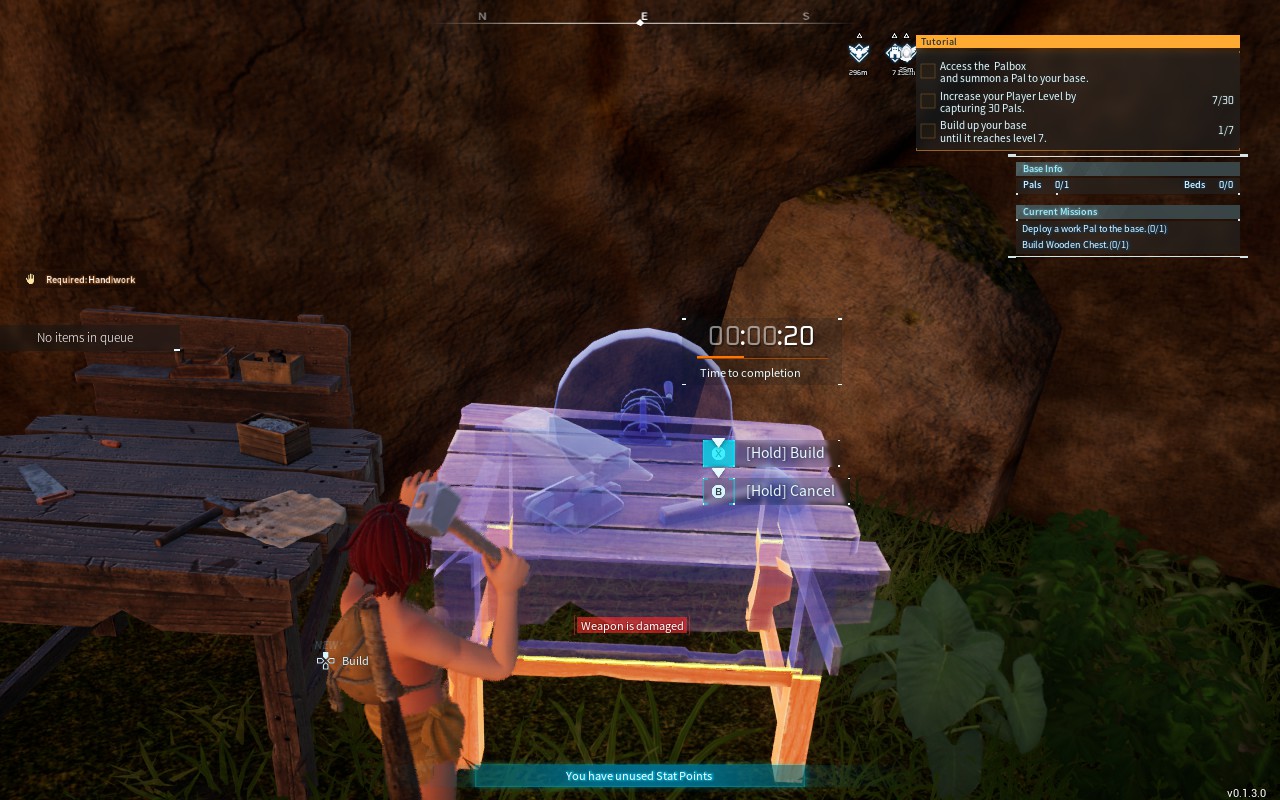Viewport: 1280px width, 800px height.
Task: Select the Deploy a work Pal mission
Action: tap(1094, 229)
